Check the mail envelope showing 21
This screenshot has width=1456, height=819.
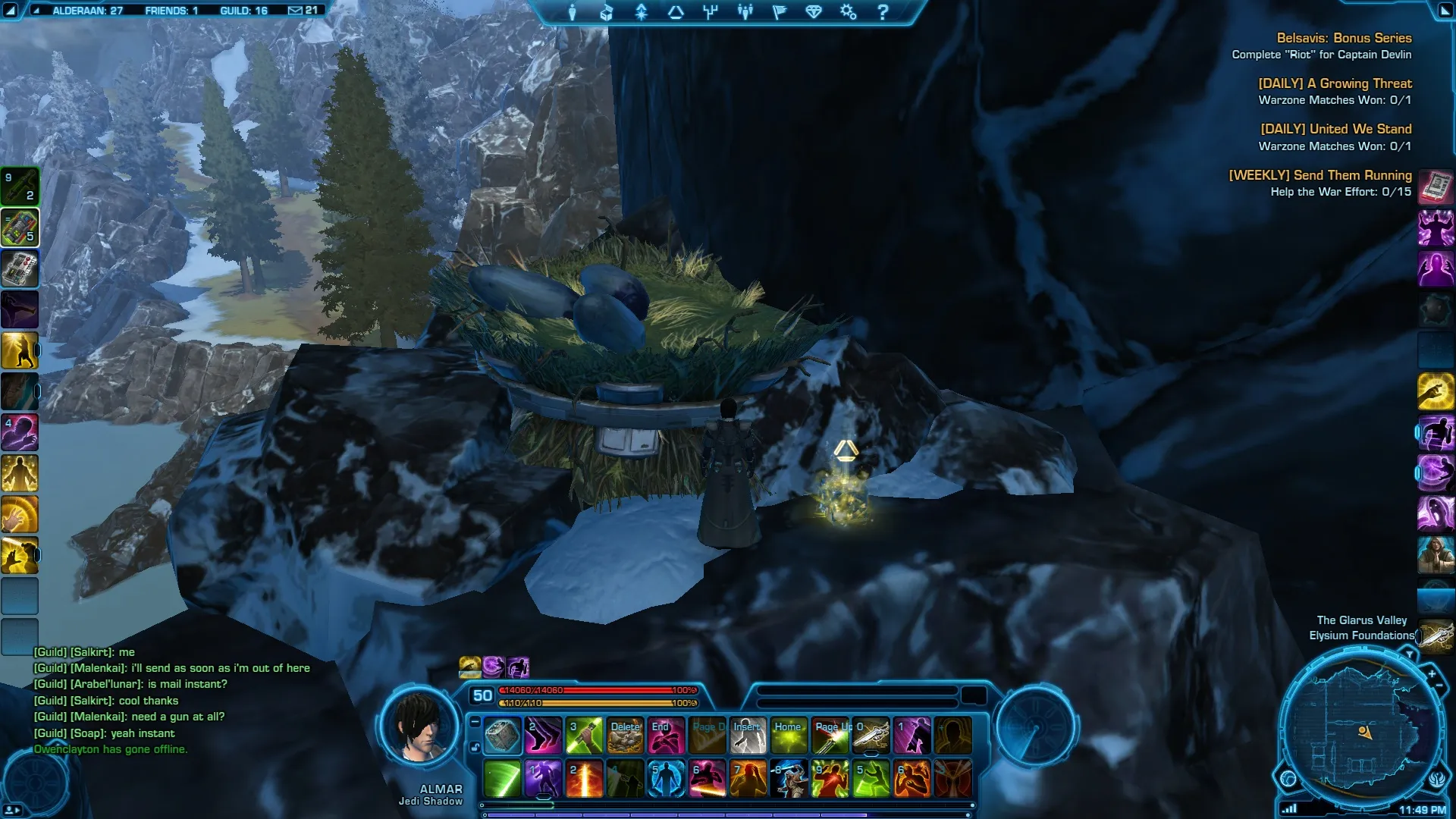coord(303,11)
